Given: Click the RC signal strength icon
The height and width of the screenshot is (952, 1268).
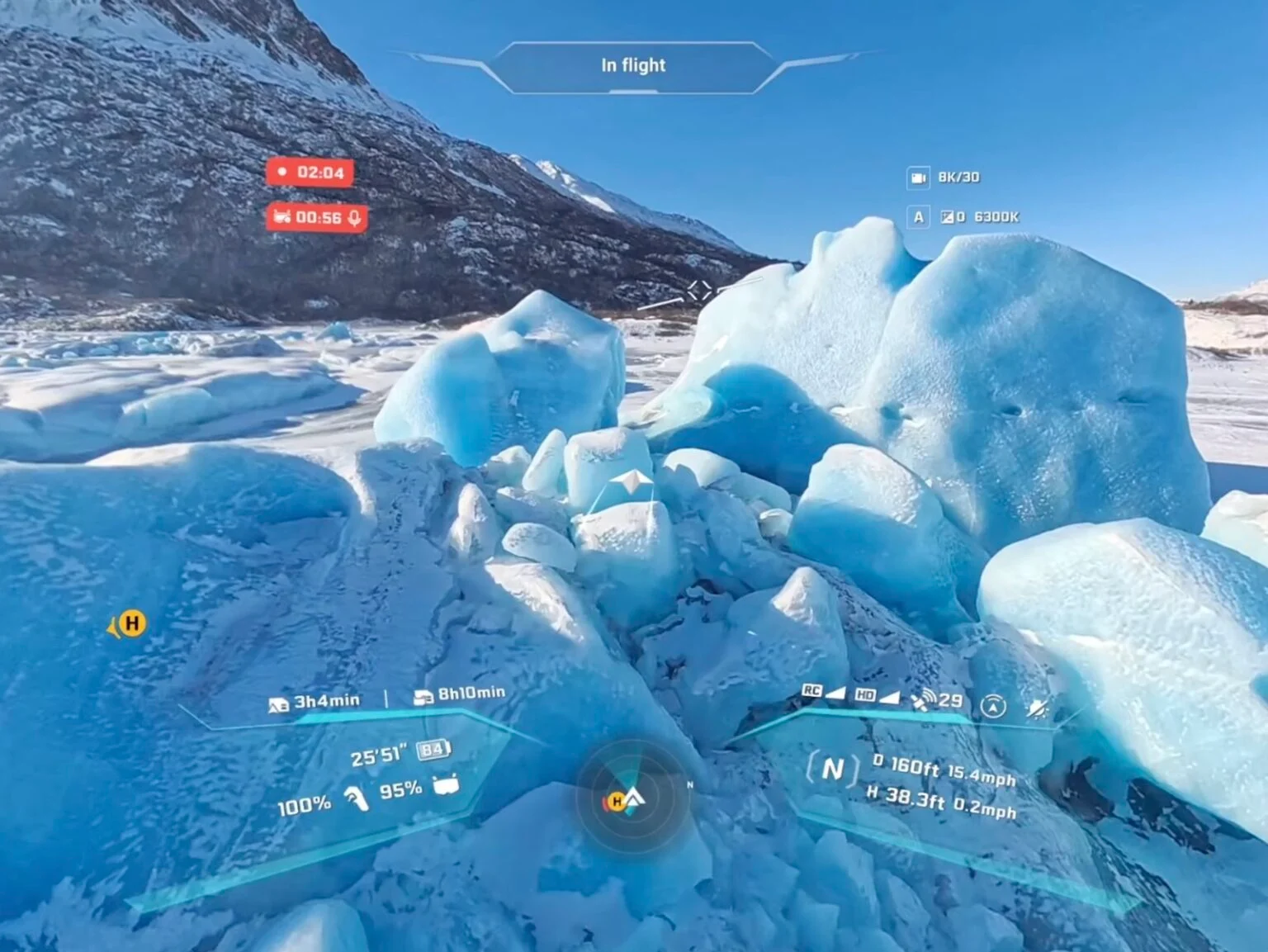Looking at the screenshot, I should click(823, 691).
